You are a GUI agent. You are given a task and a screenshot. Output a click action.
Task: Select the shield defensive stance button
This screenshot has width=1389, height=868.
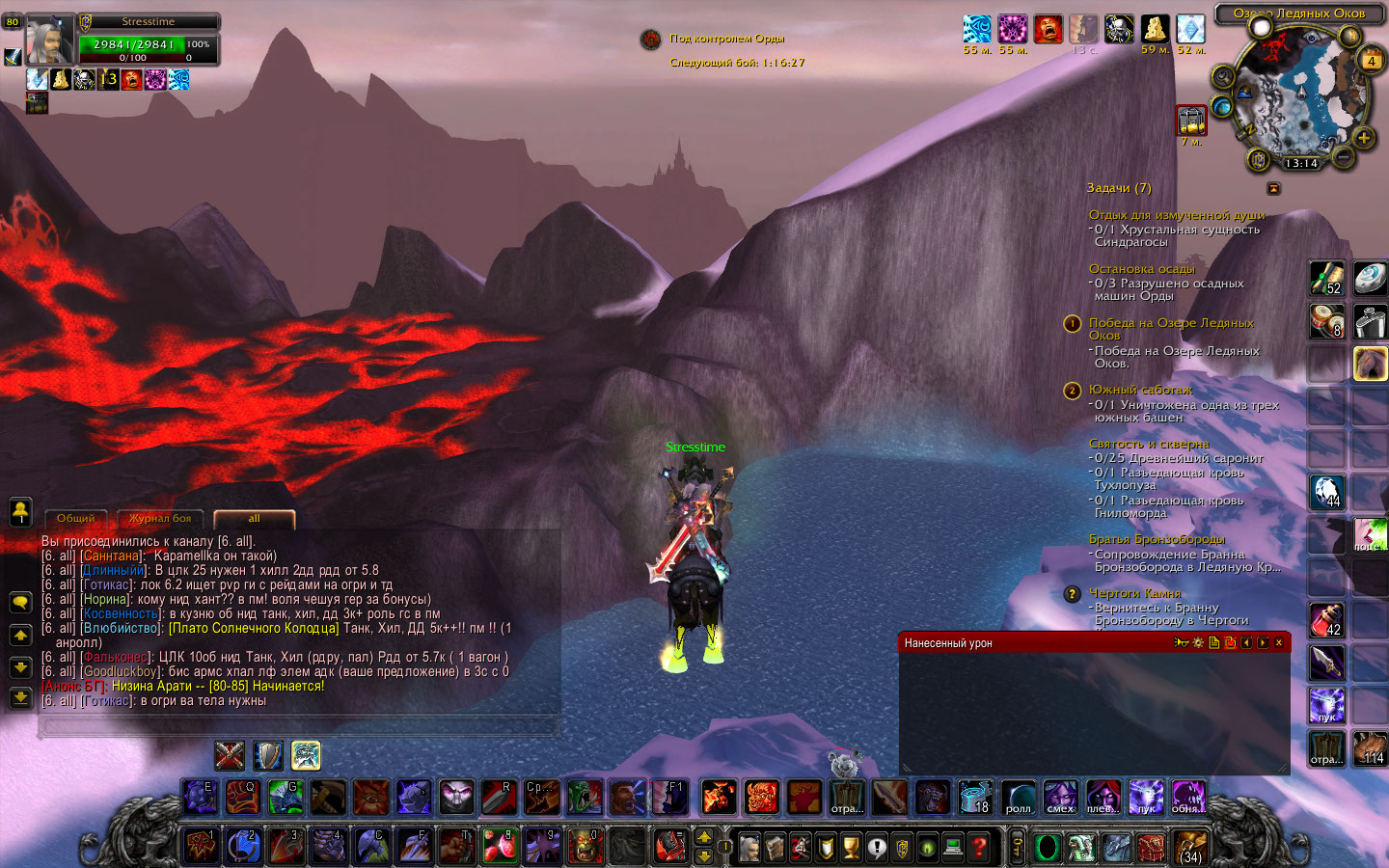(267, 755)
